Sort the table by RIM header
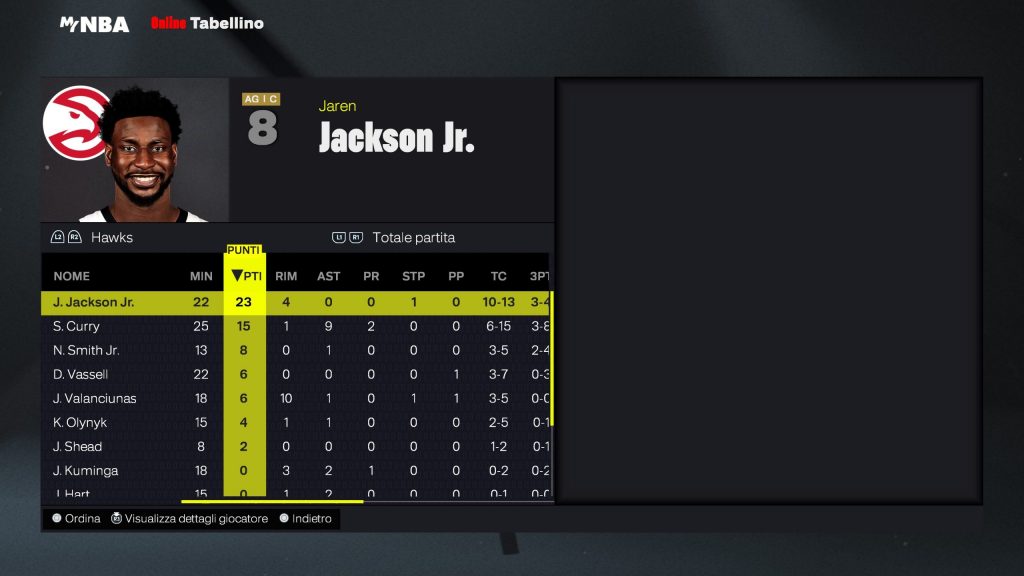 tap(286, 276)
